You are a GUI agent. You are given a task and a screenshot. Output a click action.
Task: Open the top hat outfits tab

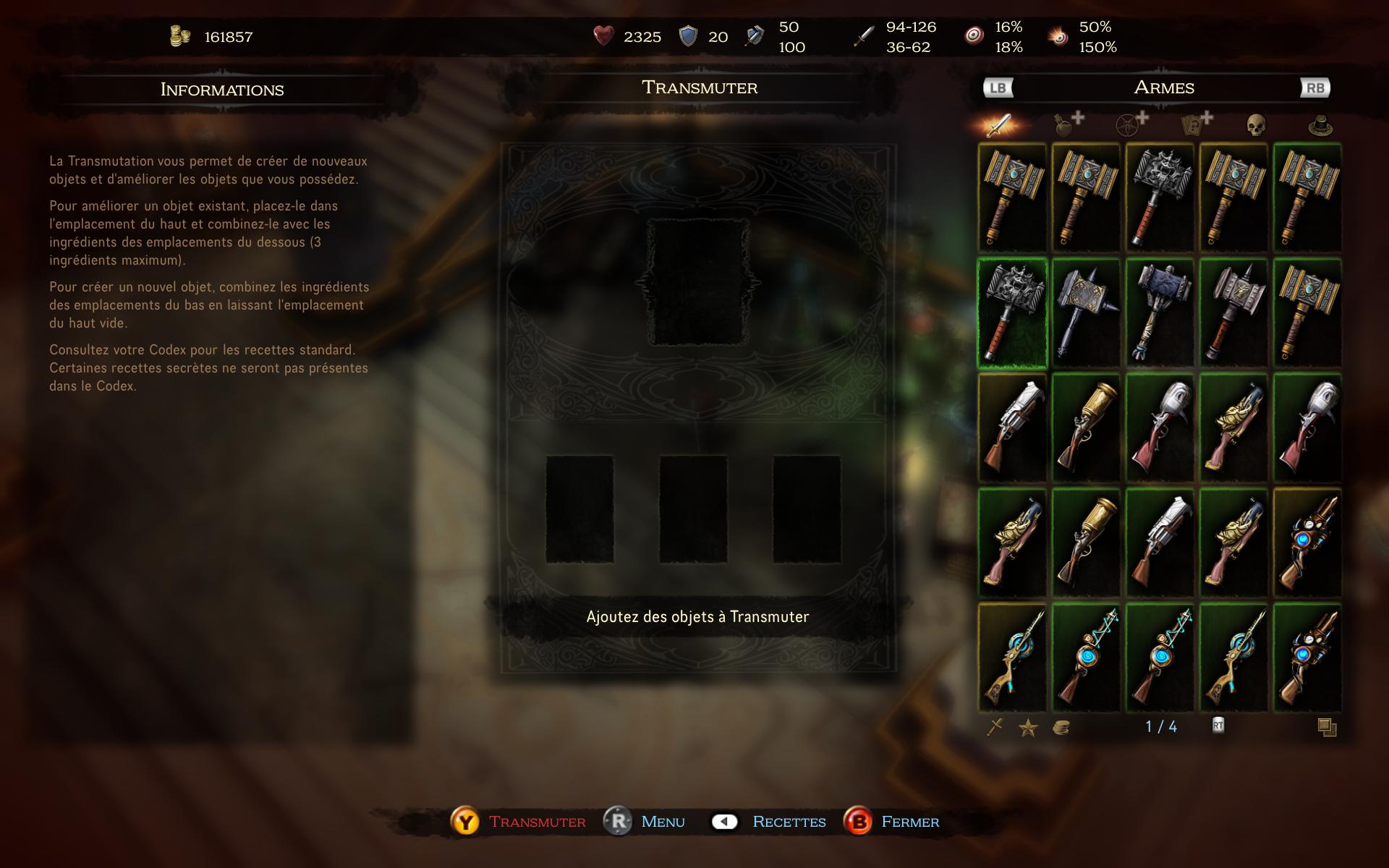point(1320,127)
